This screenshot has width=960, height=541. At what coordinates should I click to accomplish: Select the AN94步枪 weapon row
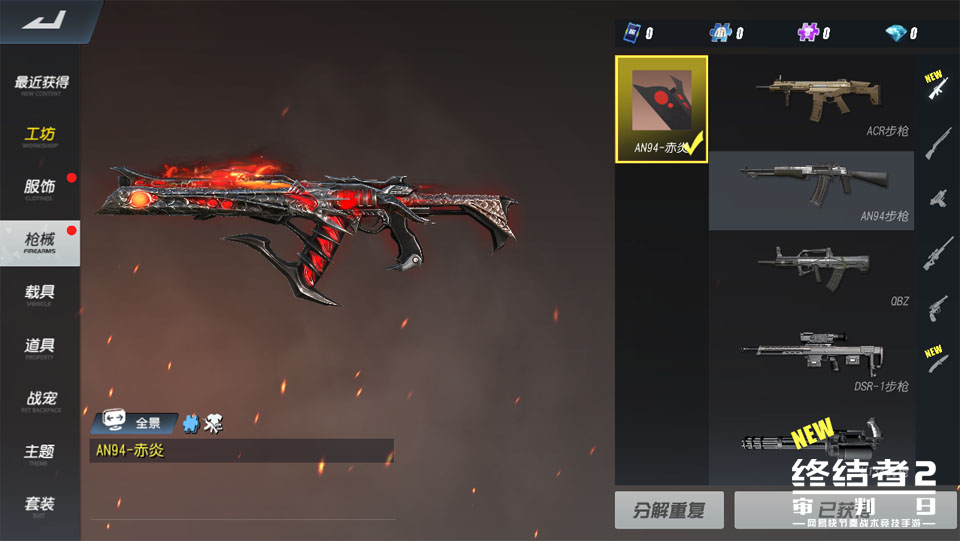tap(811, 190)
